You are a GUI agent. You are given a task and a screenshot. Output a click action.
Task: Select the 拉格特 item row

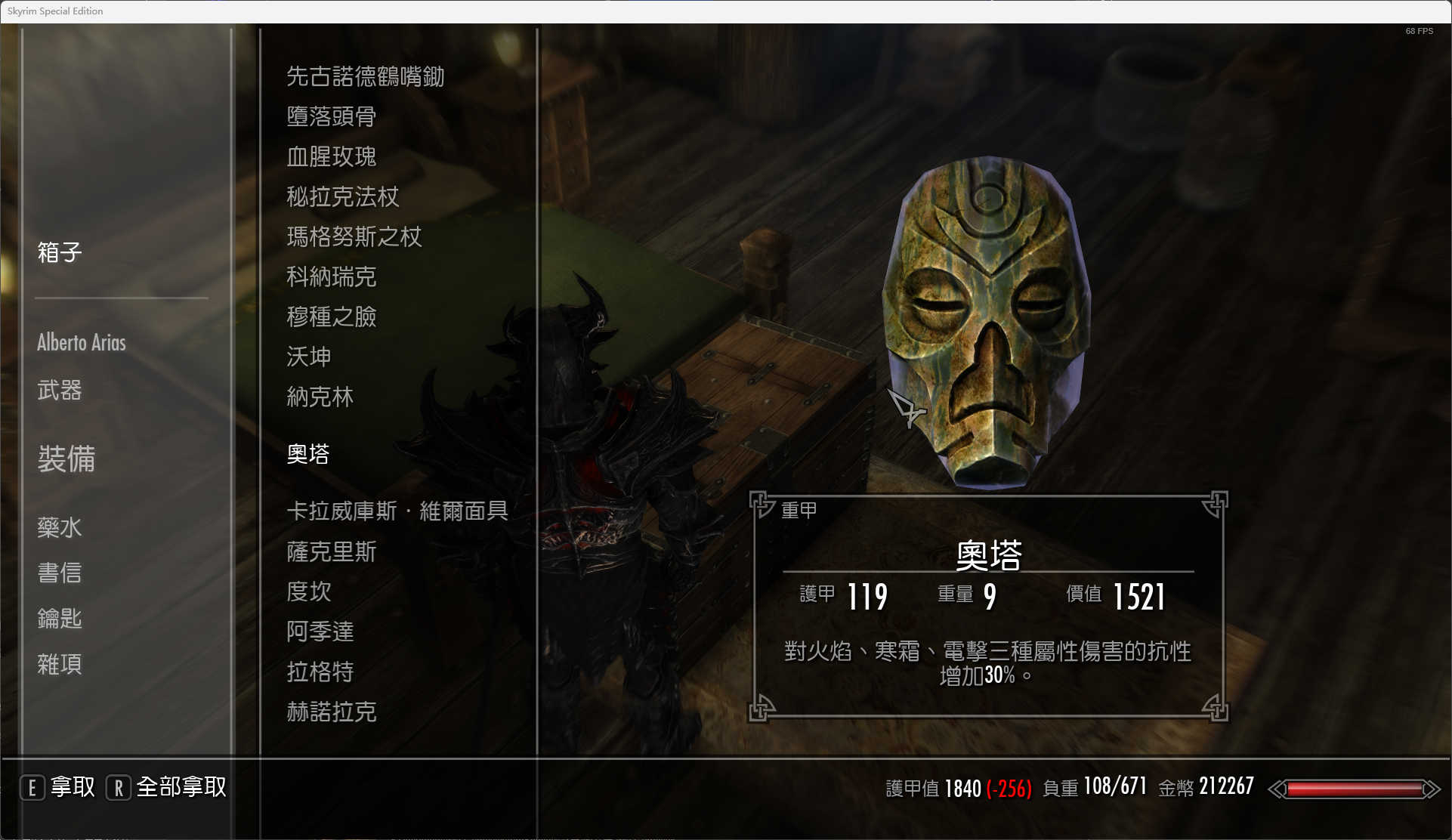point(320,672)
